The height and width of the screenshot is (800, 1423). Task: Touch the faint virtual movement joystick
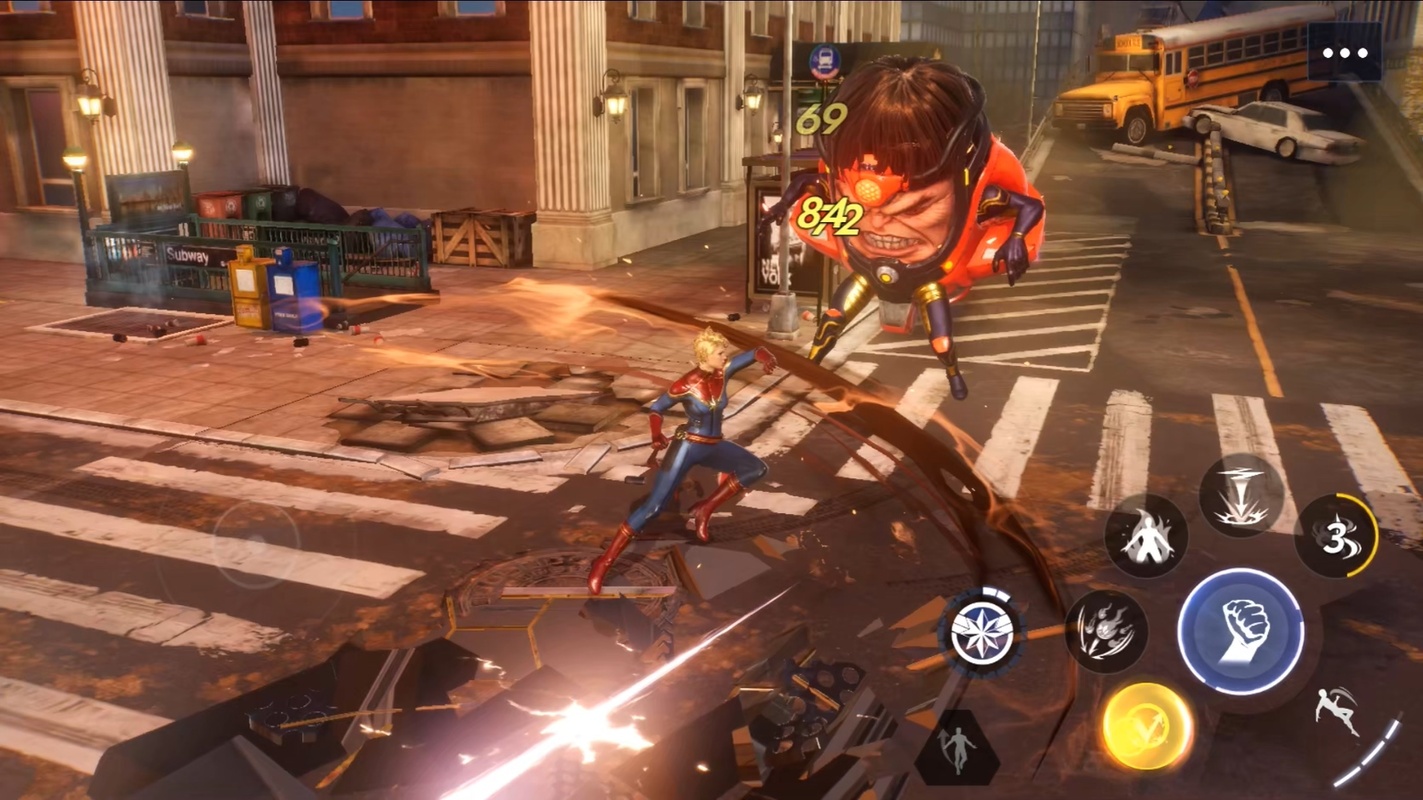tap(257, 545)
